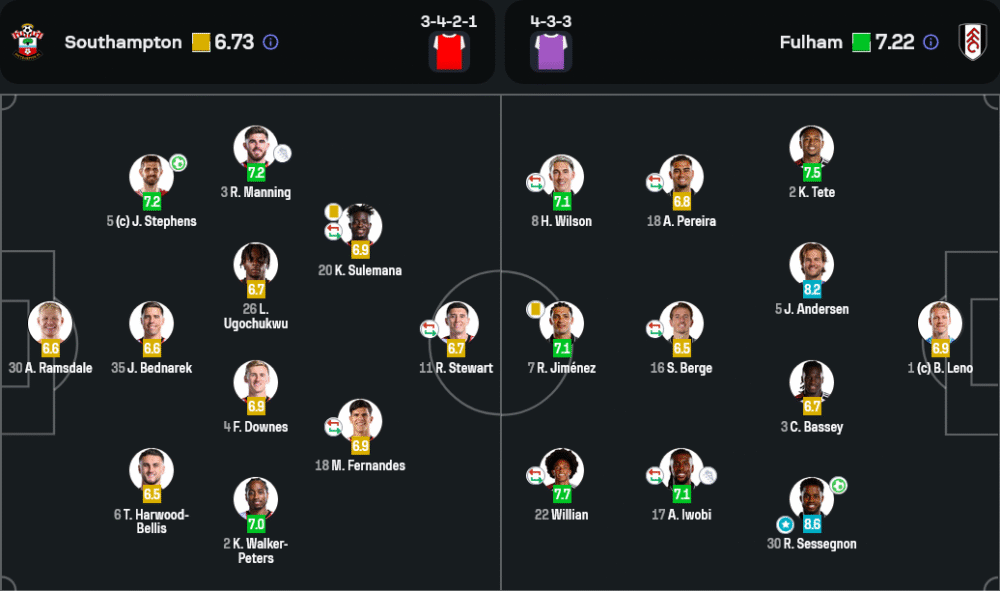Show the Fulham rating info icon
The width and height of the screenshot is (1000, 591).
click(x=931, y=42)
